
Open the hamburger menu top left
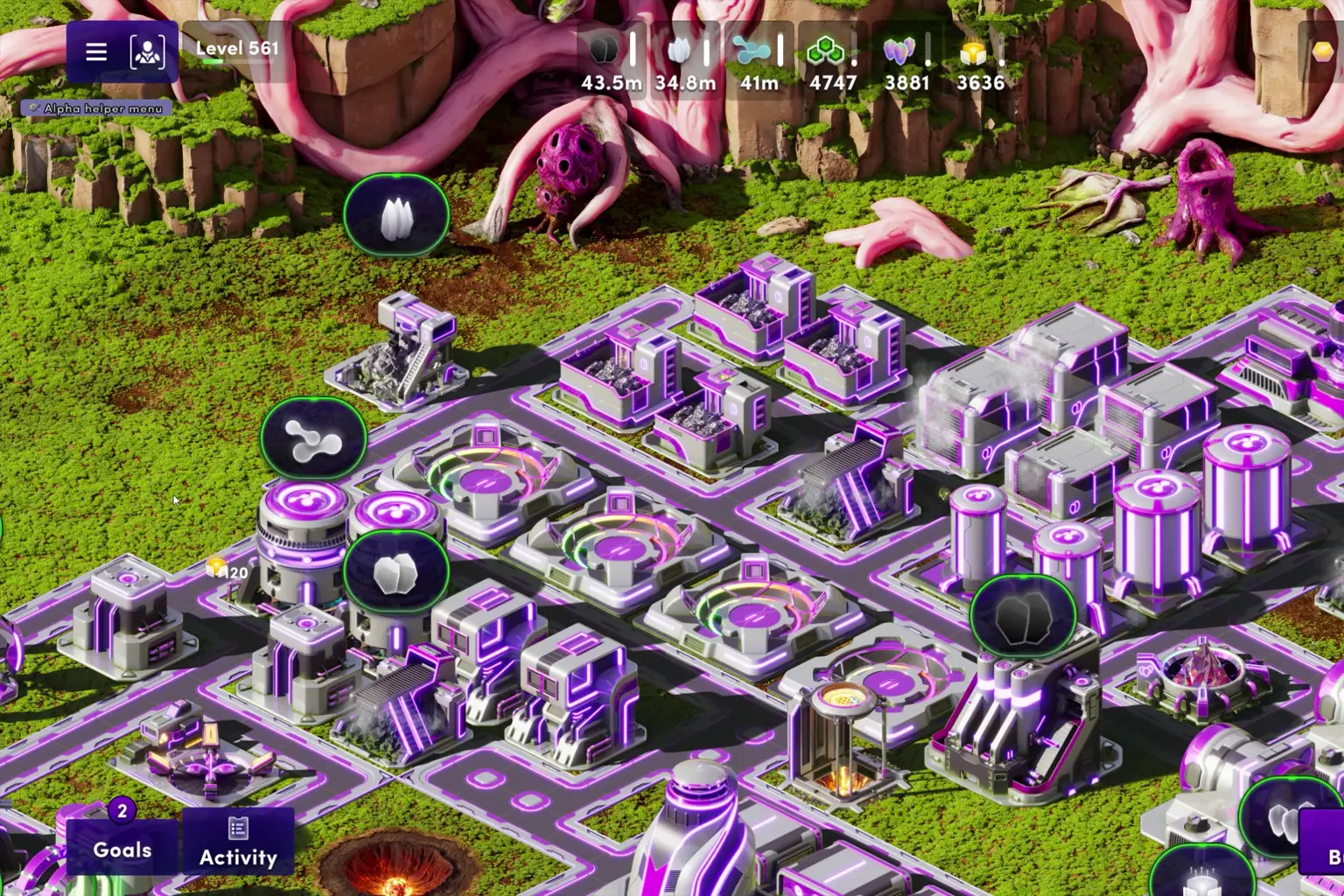94,52
